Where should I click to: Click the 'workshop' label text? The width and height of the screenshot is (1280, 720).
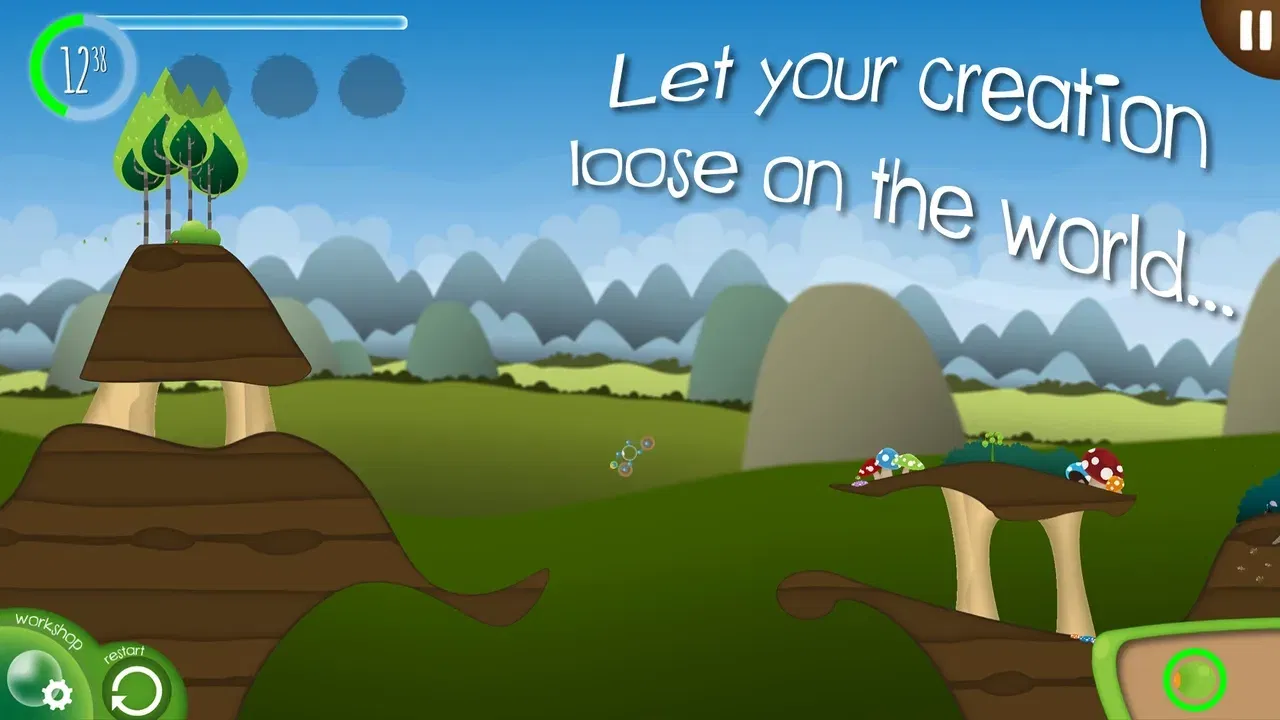48,631
